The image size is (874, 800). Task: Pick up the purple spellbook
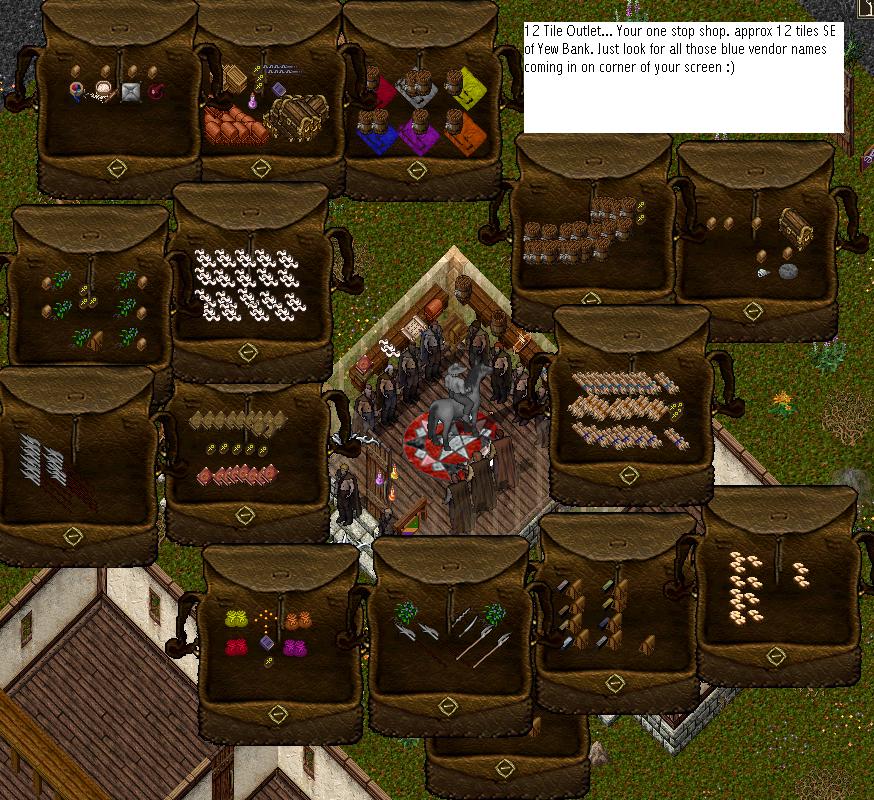pyautogui.click(x=267, y=643)
